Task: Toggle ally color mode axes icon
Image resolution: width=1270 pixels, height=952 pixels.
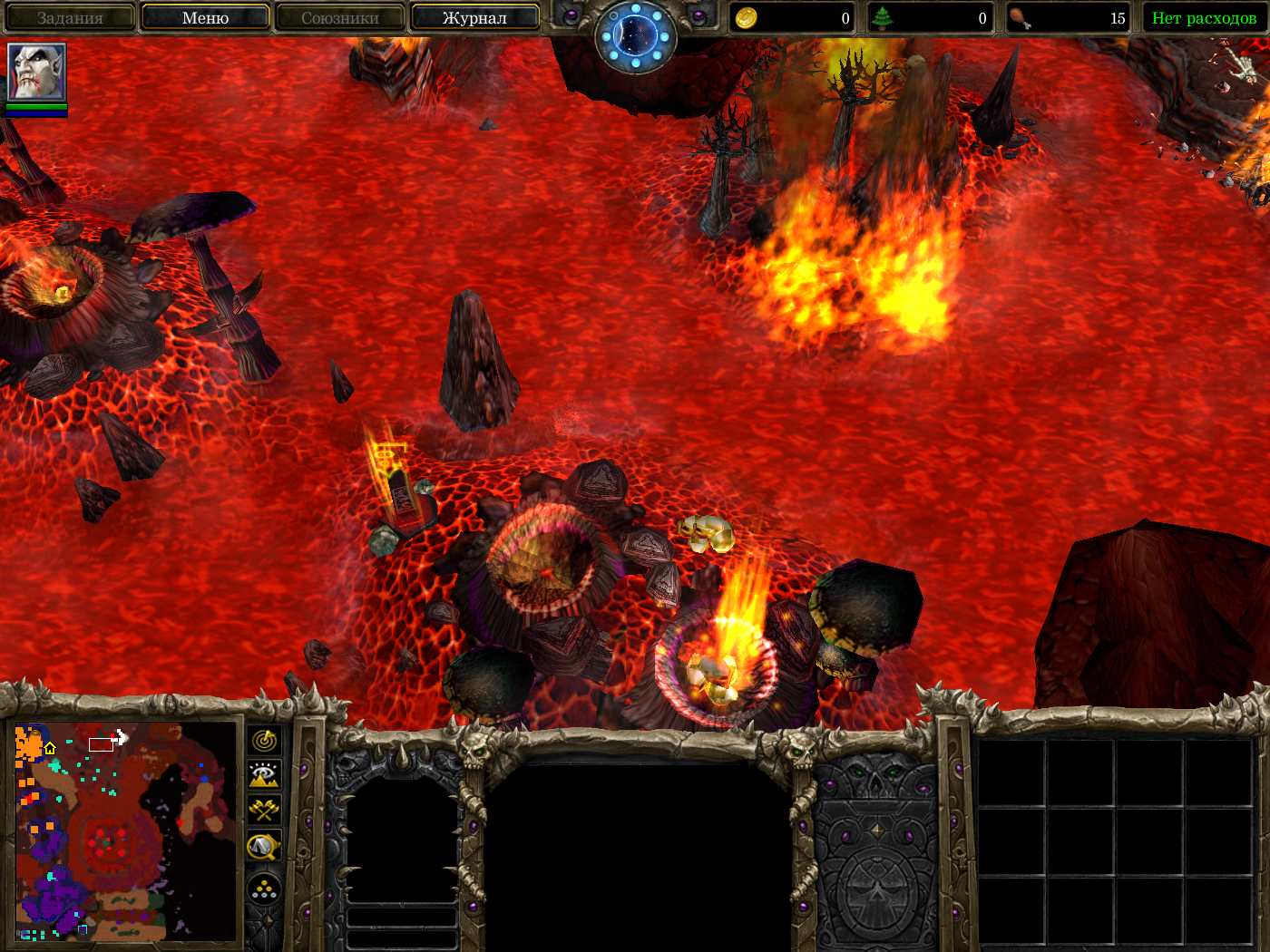Action: (264, 810)
